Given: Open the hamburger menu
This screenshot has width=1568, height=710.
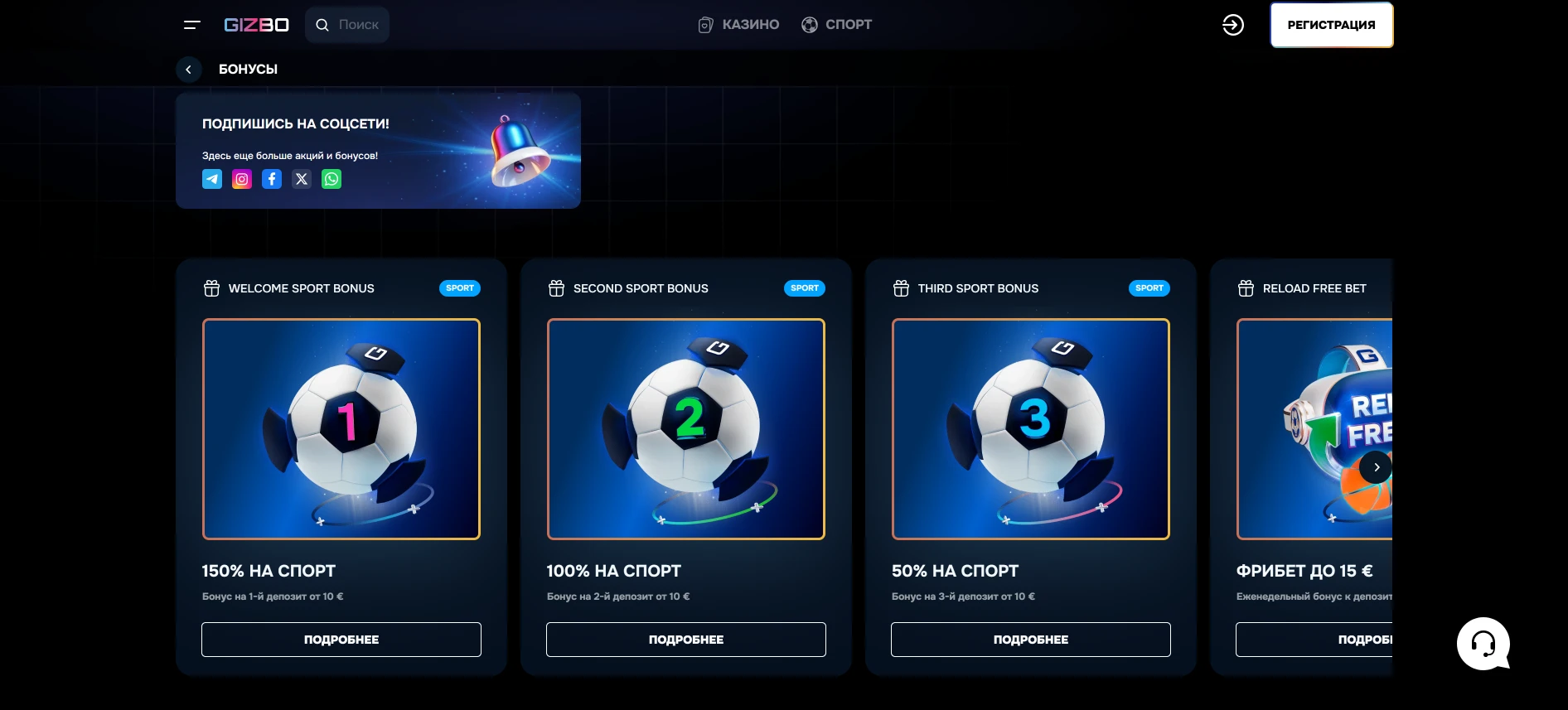Looking at the screenshot, I should (x=191, y=25).
